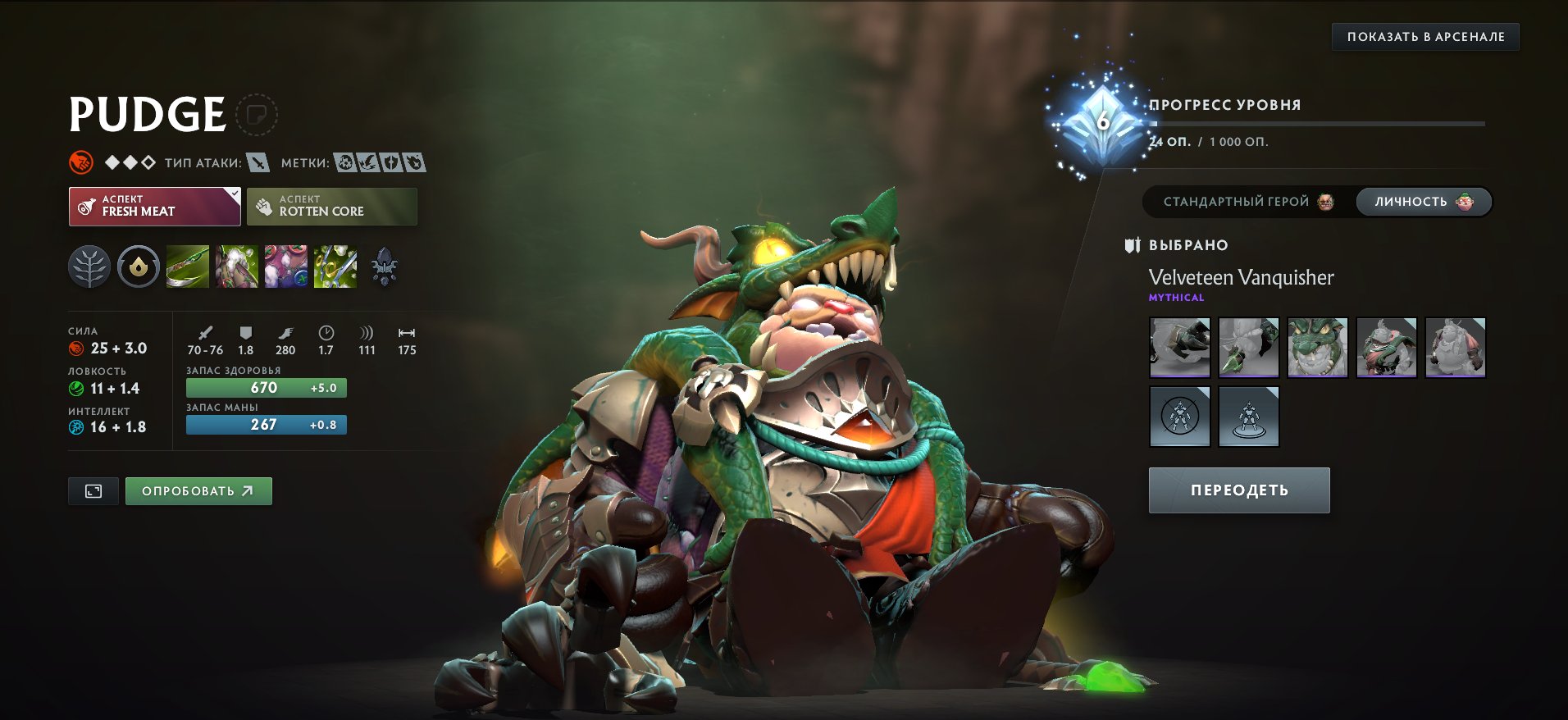Switch to the ЛИЧНОСТЬ view
The width and height of the screenshot is (1568, 720).
pyautogui.click(x=1423, y=202)
